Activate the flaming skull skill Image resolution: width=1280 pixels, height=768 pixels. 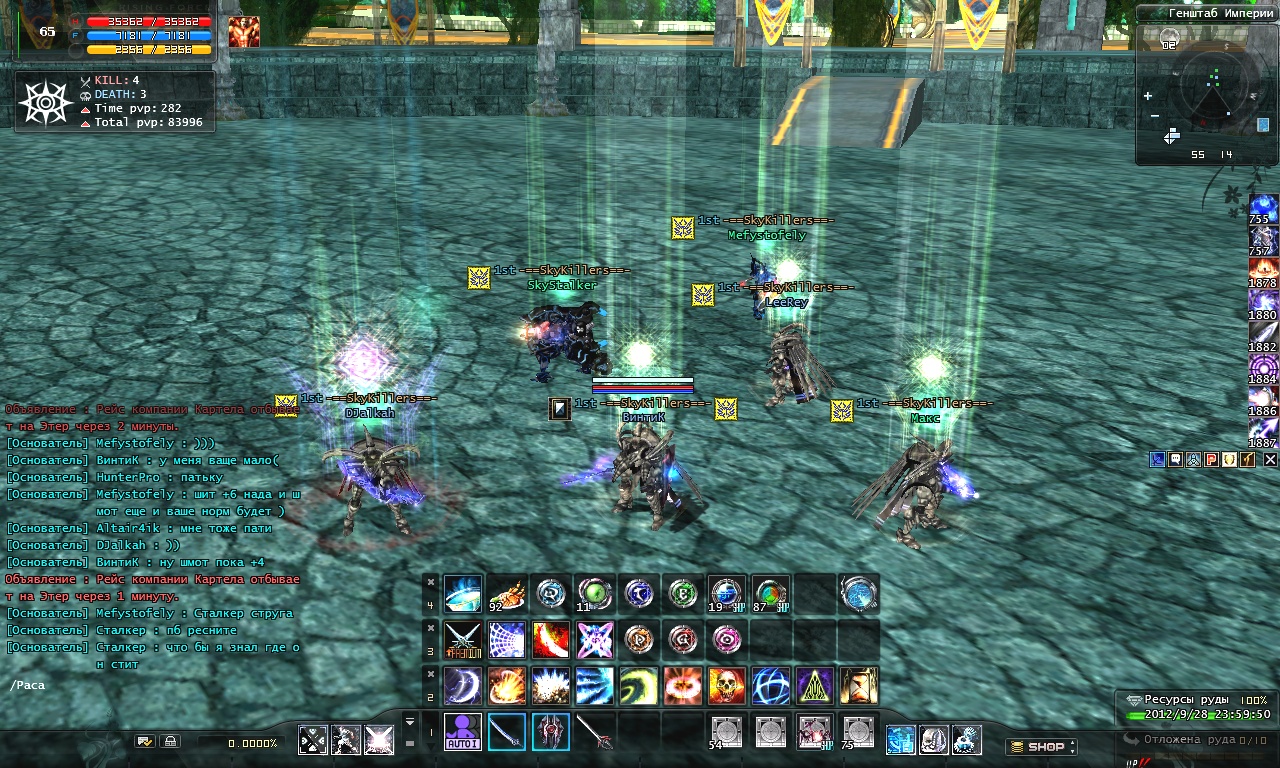click(x=727, y=686)
